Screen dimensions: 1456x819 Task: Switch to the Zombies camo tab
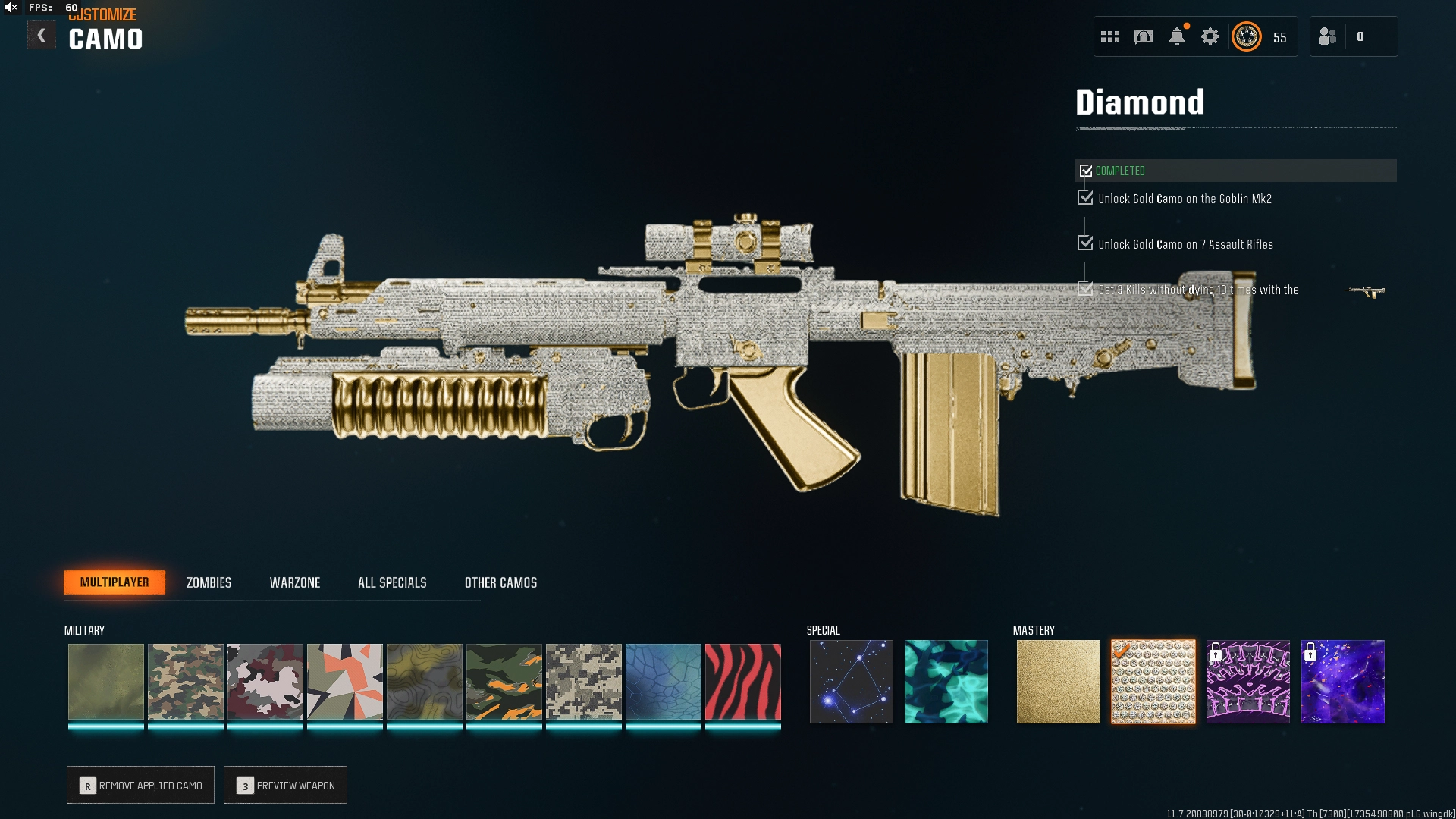click(209, 582)
